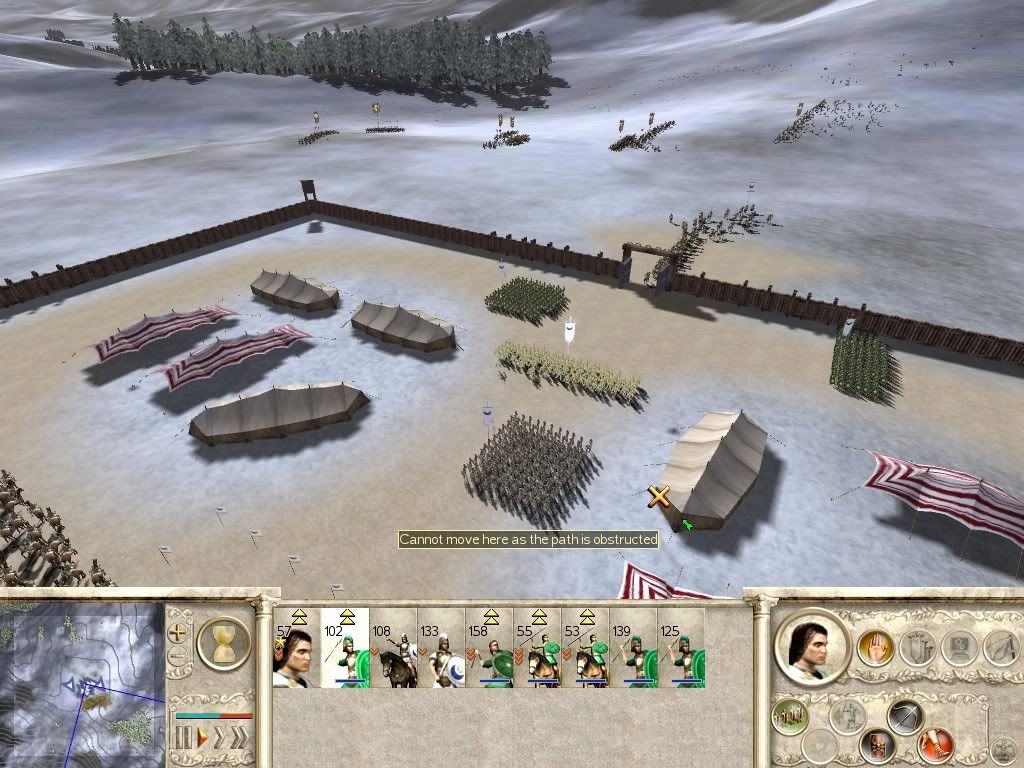Toggle run mode with the sandal icon
The width and height of the screenshot is (1024, 768).
[936, 743]
